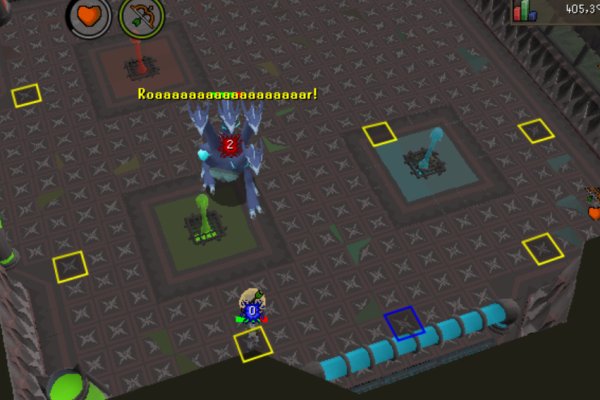Select the bow and arrow ranged icon
Screen dimensions: 600x400
click(141, 16)
